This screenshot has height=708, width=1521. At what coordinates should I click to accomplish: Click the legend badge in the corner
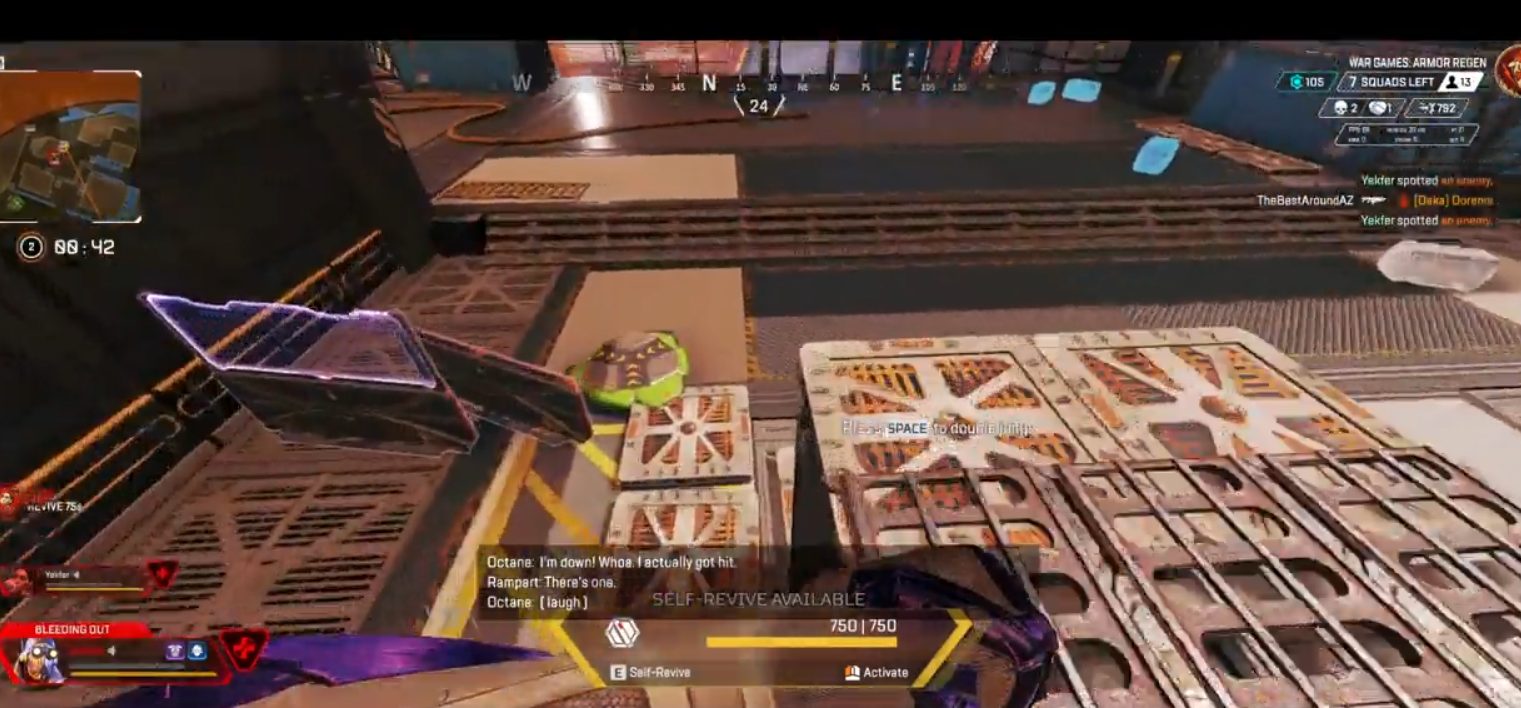(1508, 70)
